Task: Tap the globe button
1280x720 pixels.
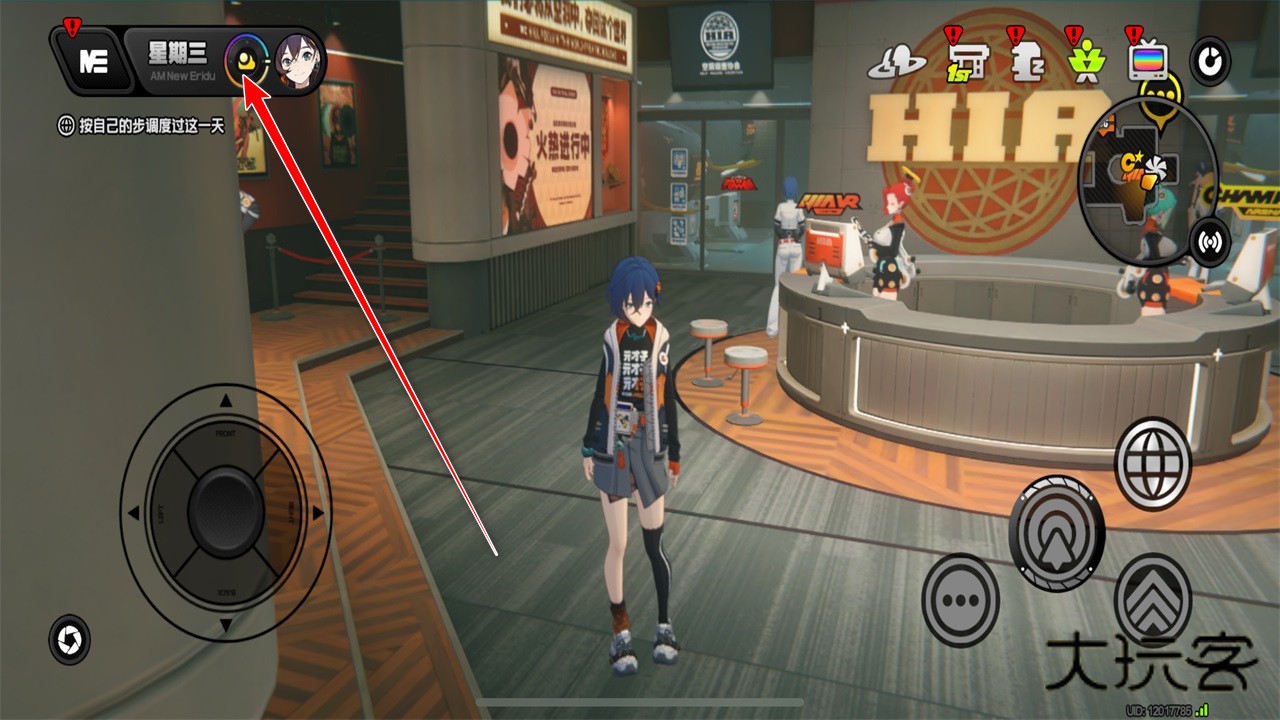Action: click(1152, 465)
